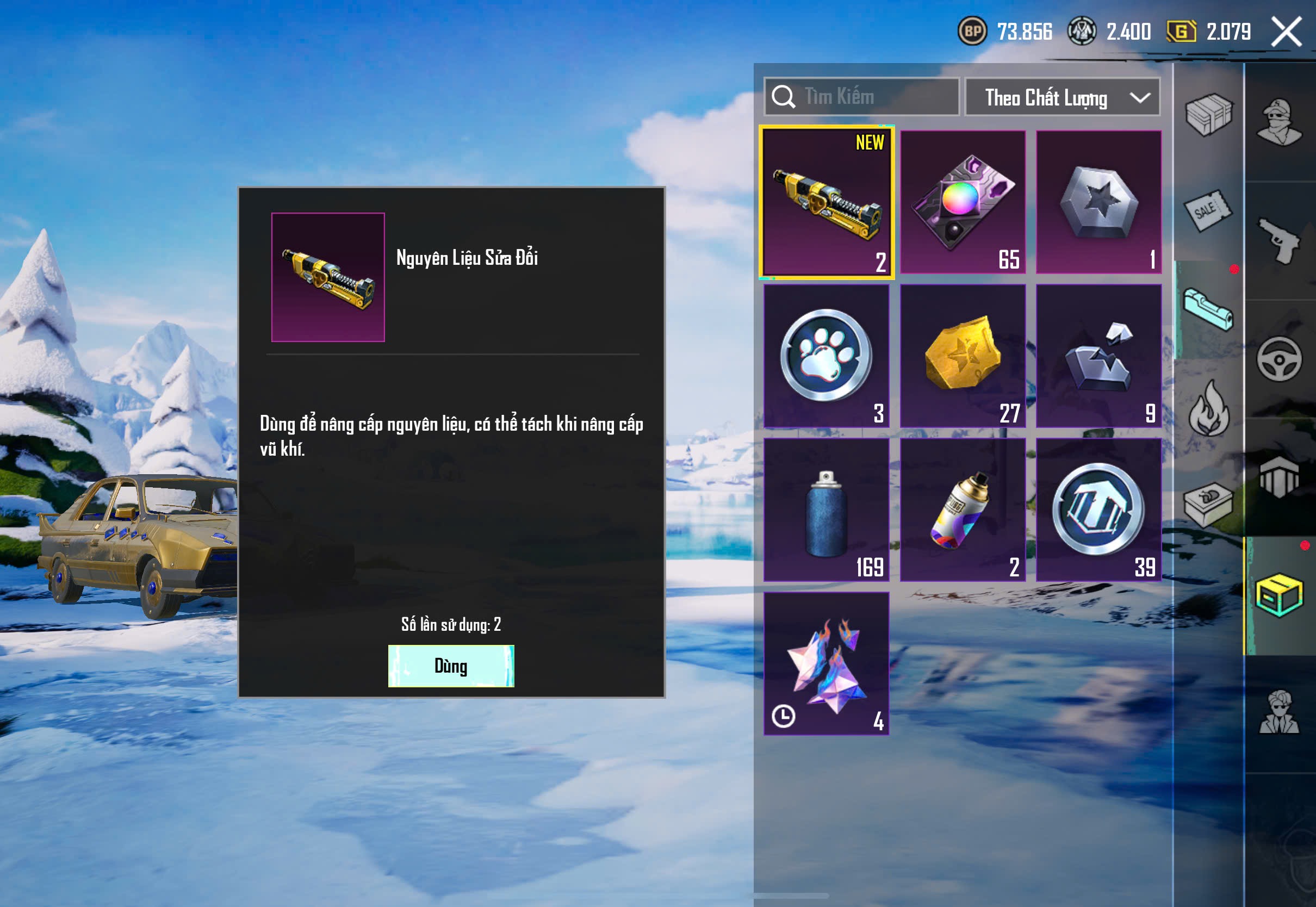Choose the silver star hexagon token
Screen dimensions: 1316x907
[1098, 202]
